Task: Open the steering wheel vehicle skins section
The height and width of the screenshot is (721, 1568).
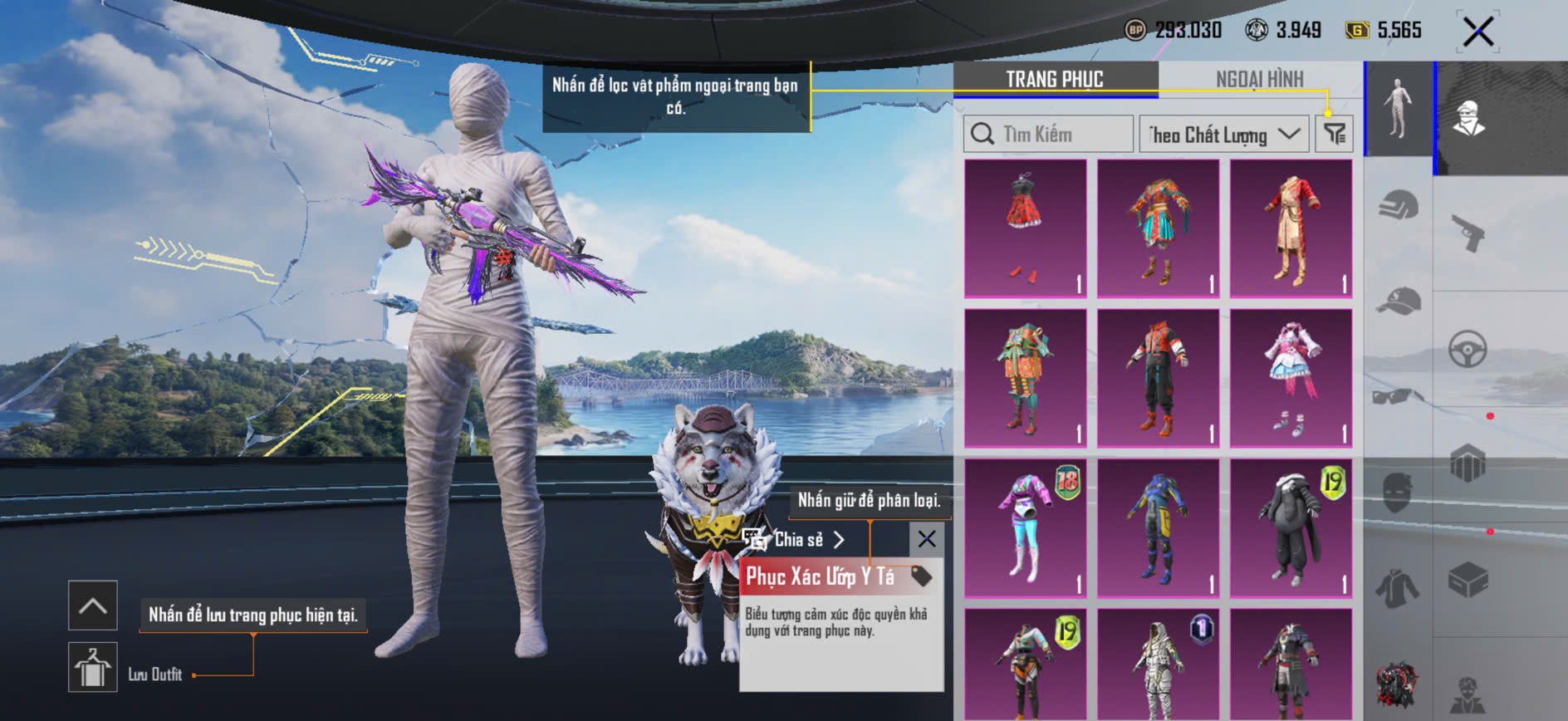Action: (x=1468, y=349)
